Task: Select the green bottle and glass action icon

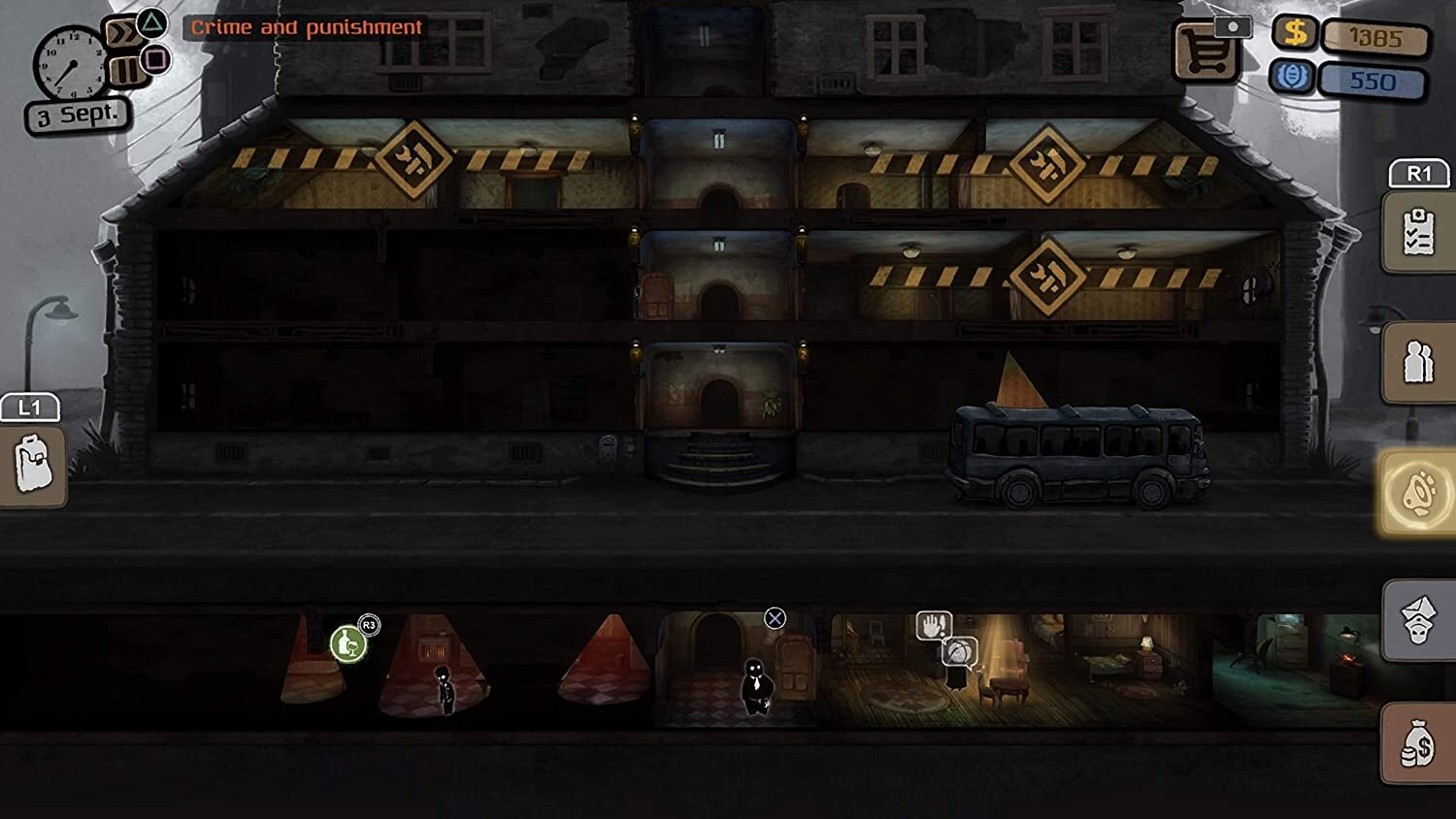Action: pos(347,643)
